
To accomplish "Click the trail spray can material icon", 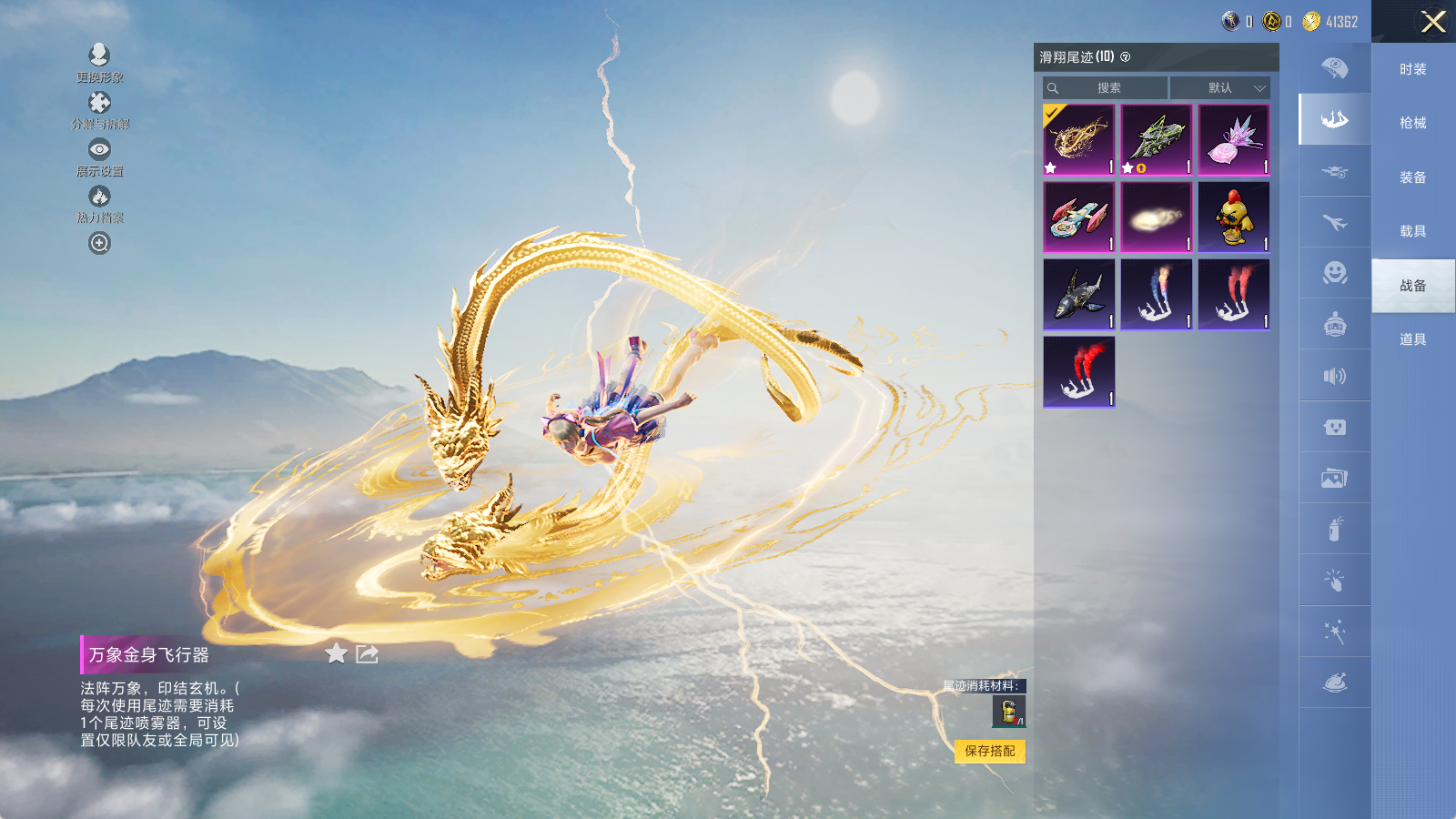I will pyautogui.click(x=1008, y=712).
